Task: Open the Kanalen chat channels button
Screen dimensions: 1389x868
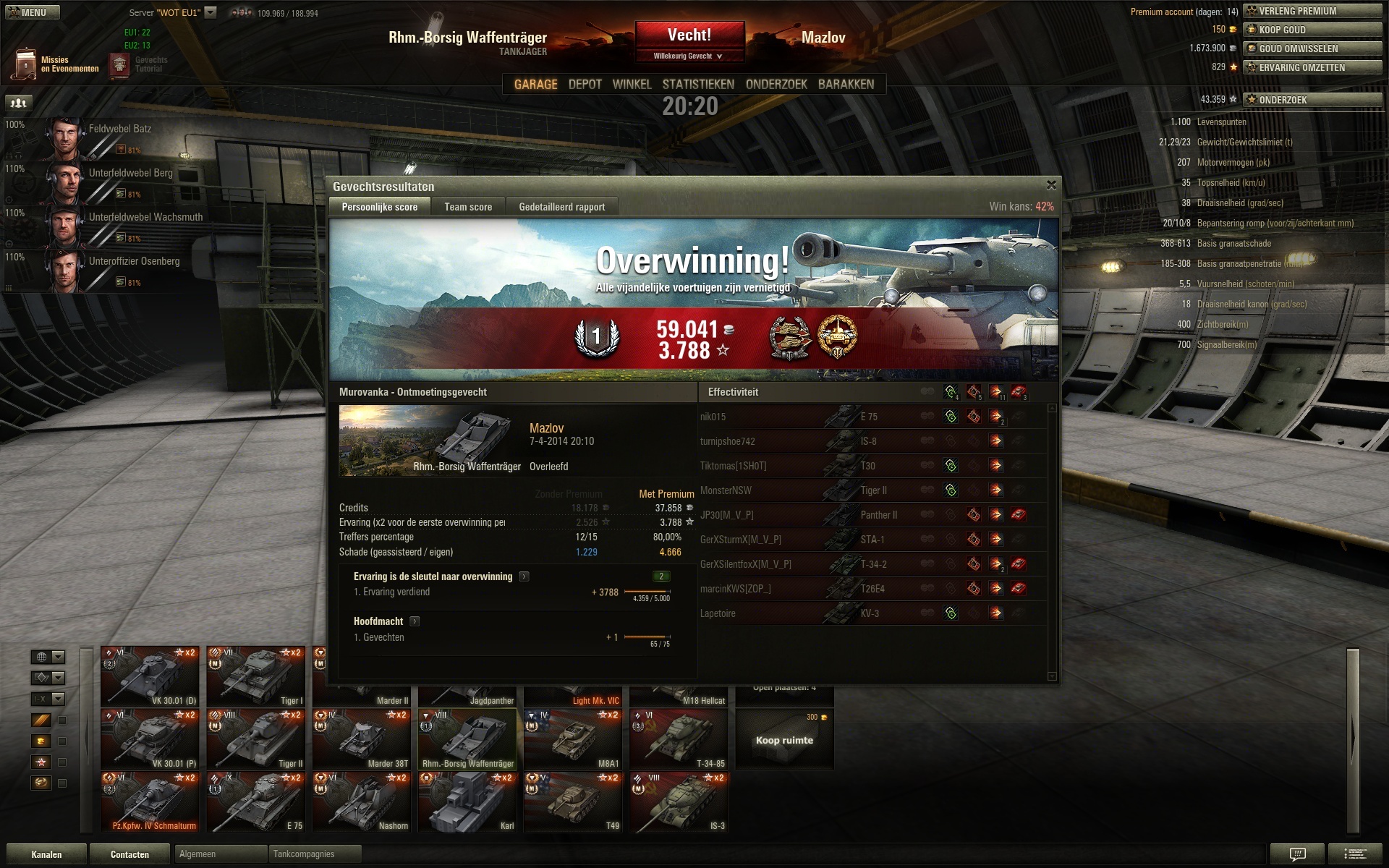Action: pyautogui.click(x=46, y=854)
